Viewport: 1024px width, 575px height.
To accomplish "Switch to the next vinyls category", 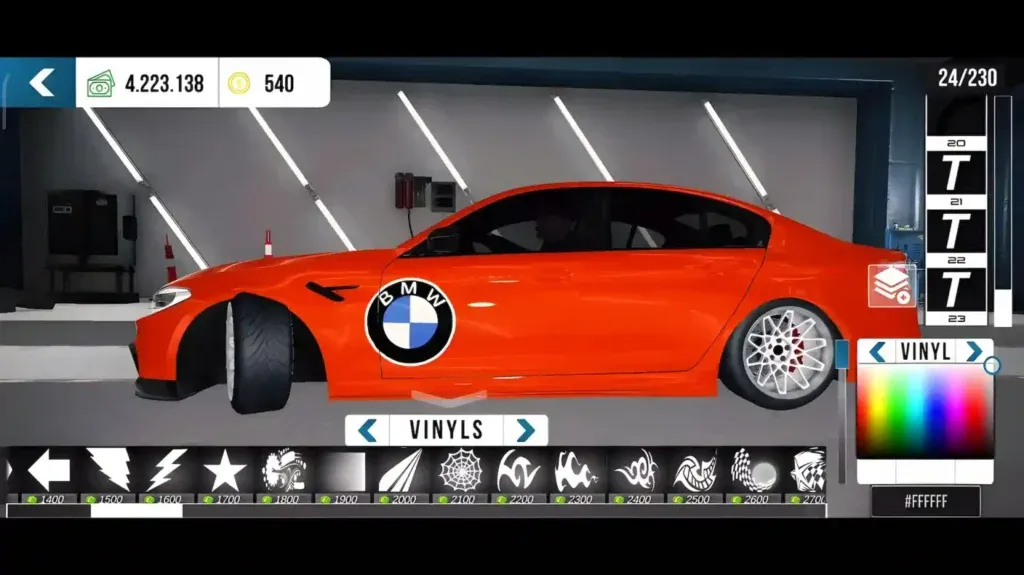I will [x=526, y=431].
